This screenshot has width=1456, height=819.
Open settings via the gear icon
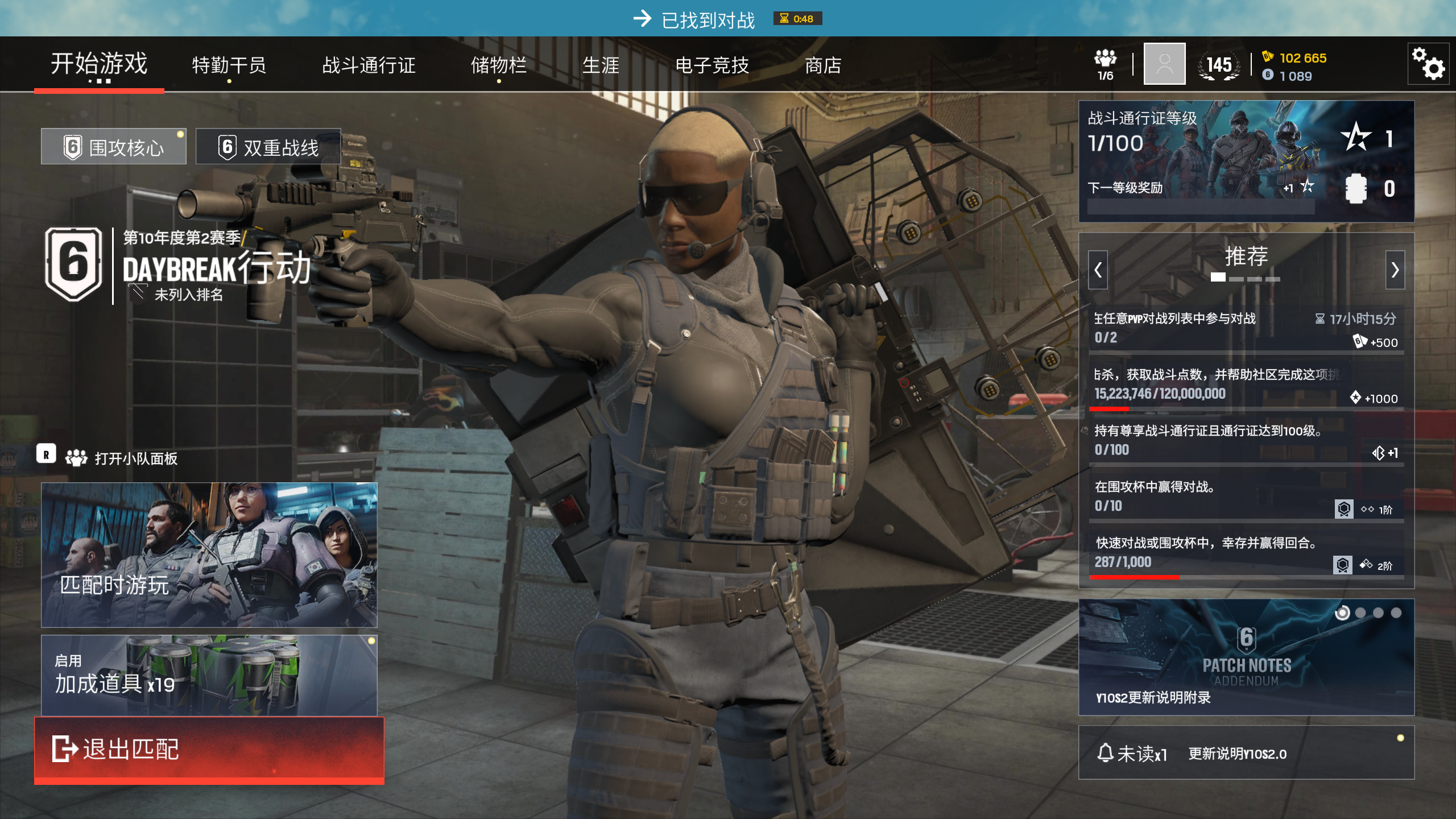[x=1428, y=64]
